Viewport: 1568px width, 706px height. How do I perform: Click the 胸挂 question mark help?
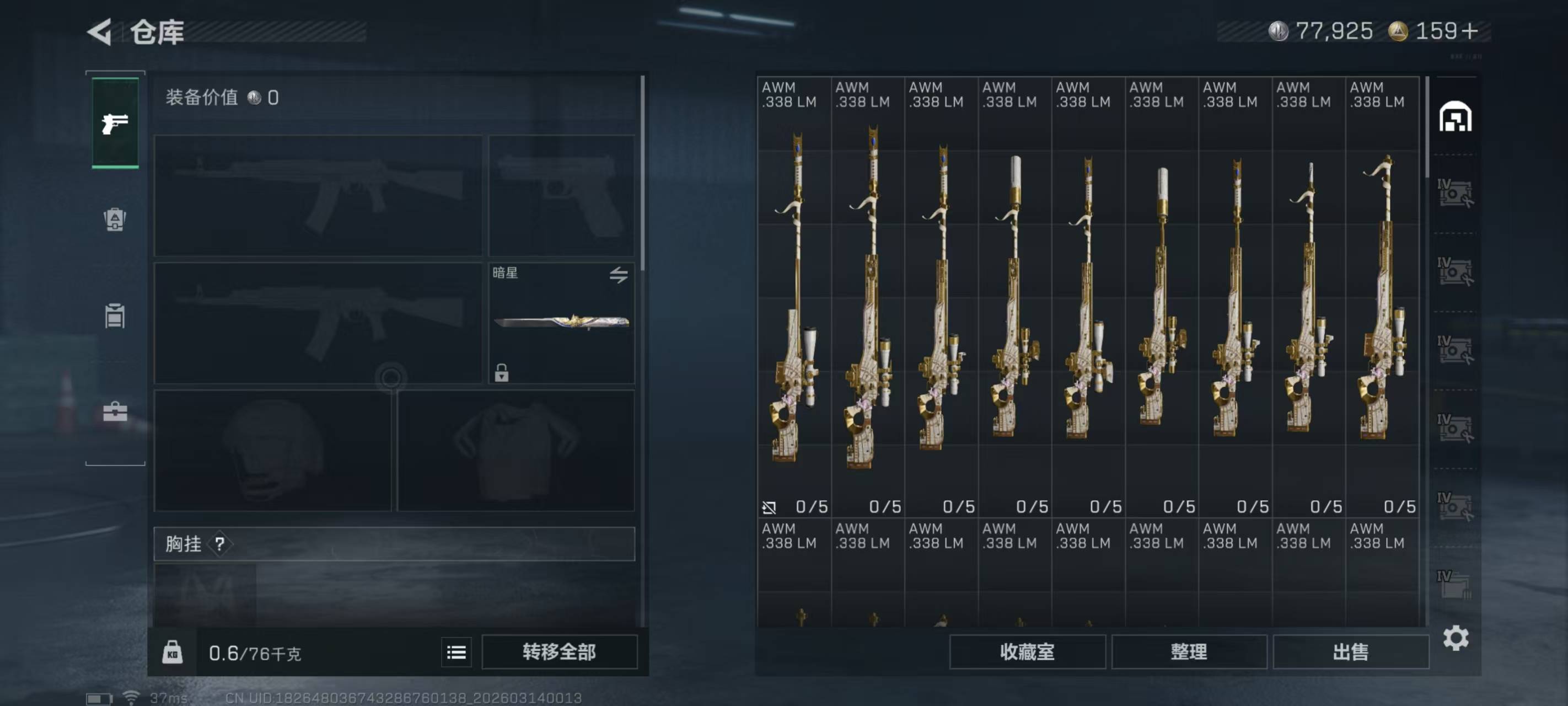(220, 543)
